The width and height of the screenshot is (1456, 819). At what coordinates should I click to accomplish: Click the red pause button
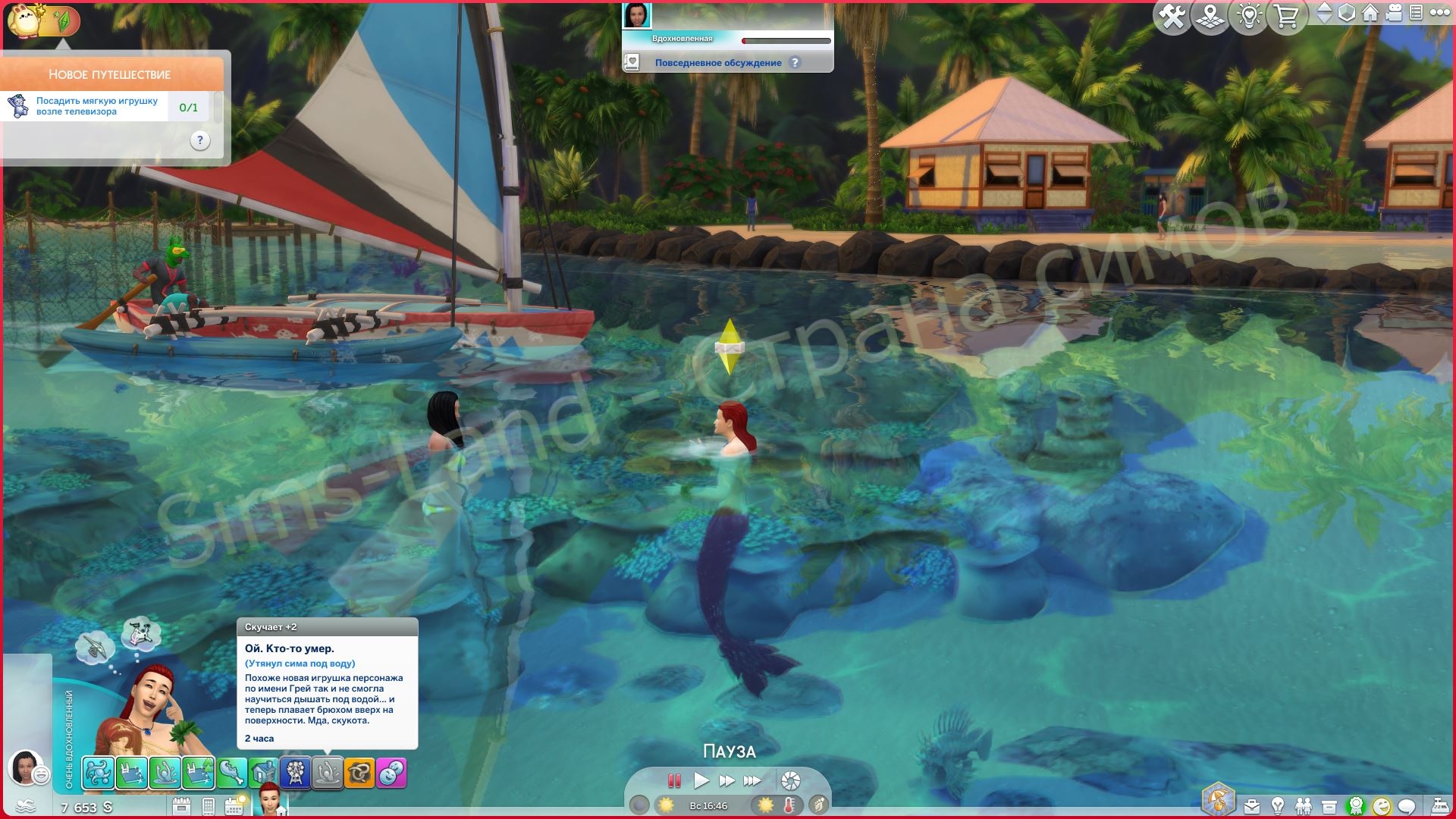[x=673, y=780]
